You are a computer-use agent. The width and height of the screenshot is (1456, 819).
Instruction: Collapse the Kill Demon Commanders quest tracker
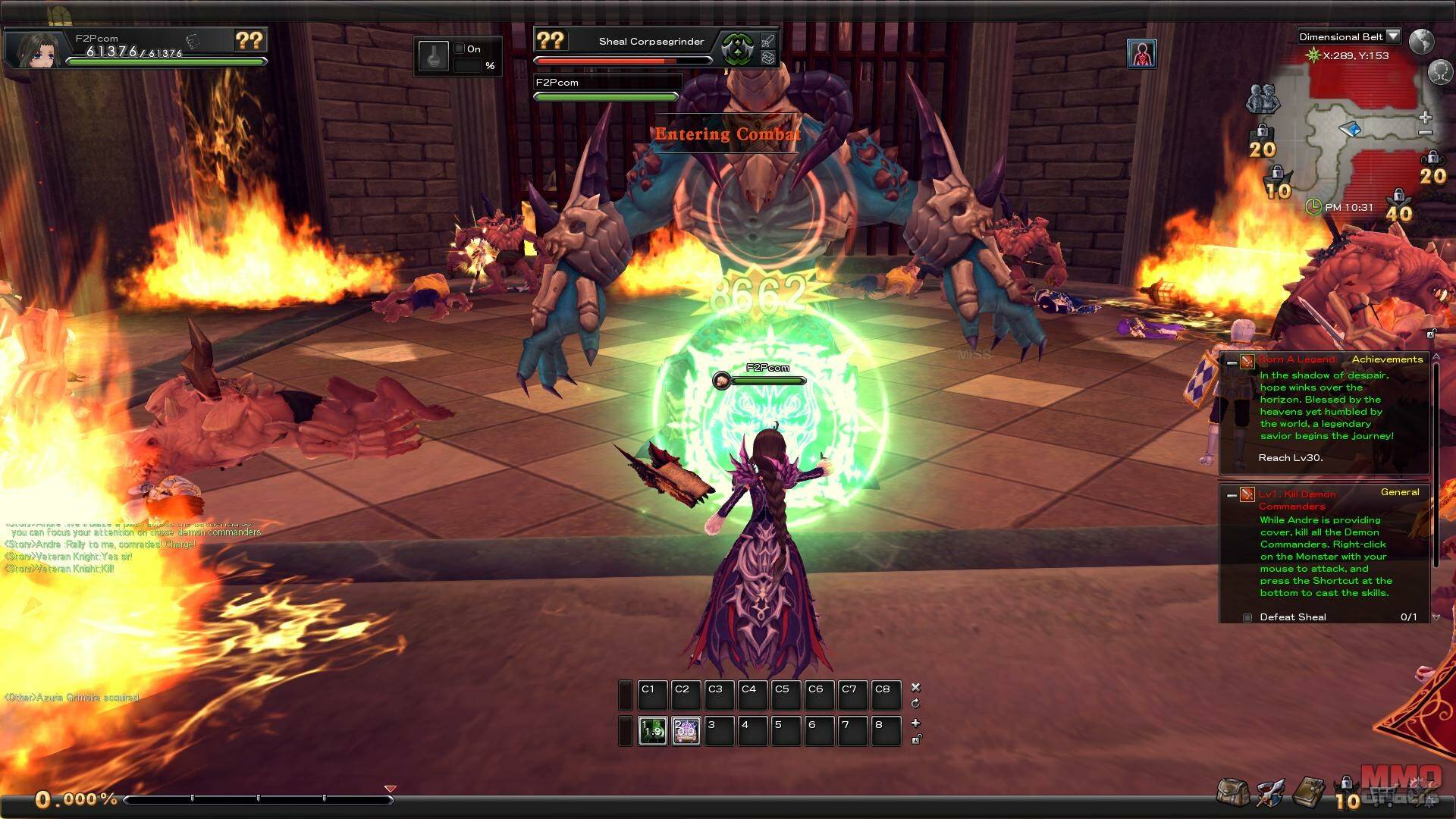[1232, 495]
